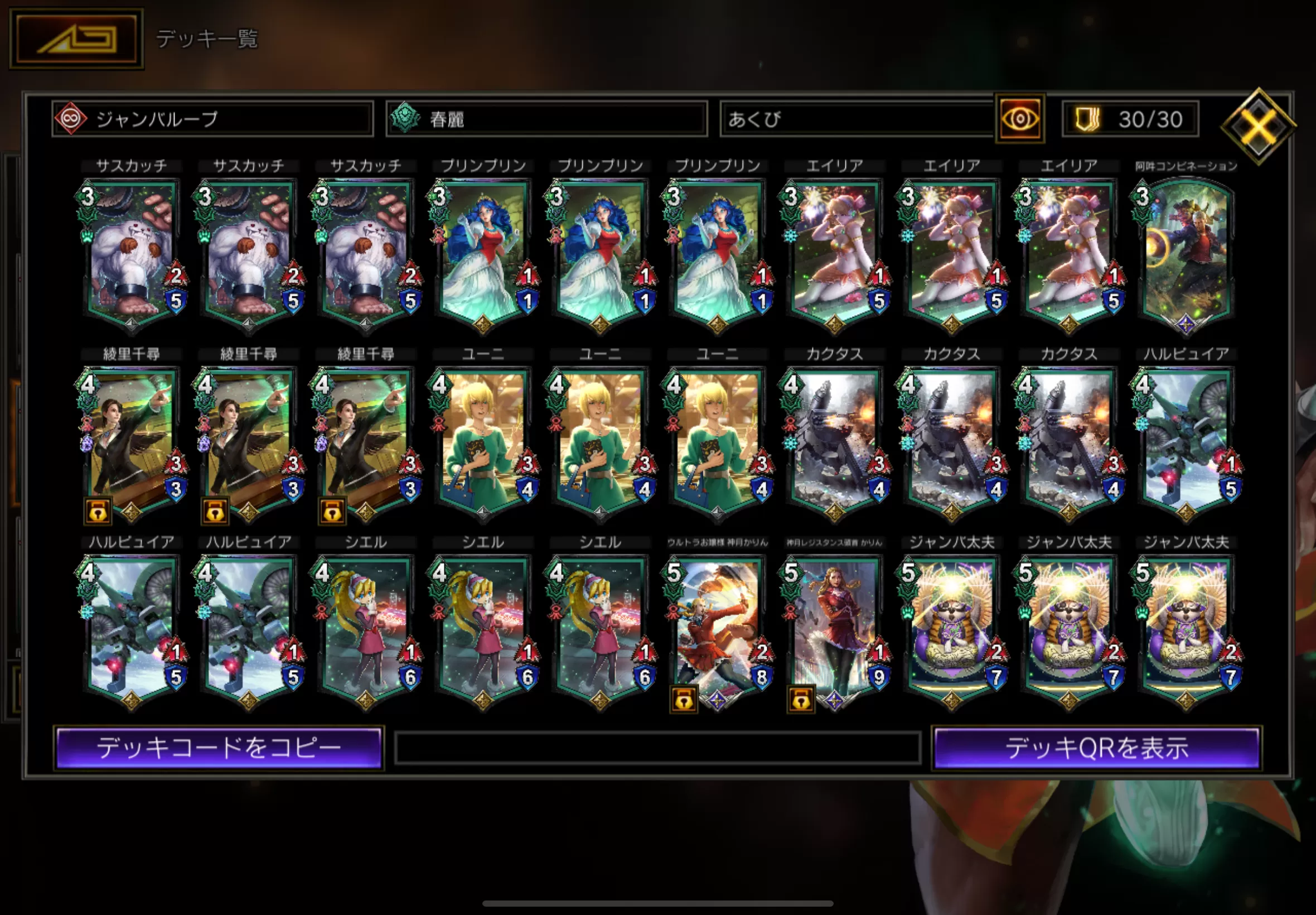
Task: Select the deck name field ジャンバループ
Action: (x=212, y=119)
